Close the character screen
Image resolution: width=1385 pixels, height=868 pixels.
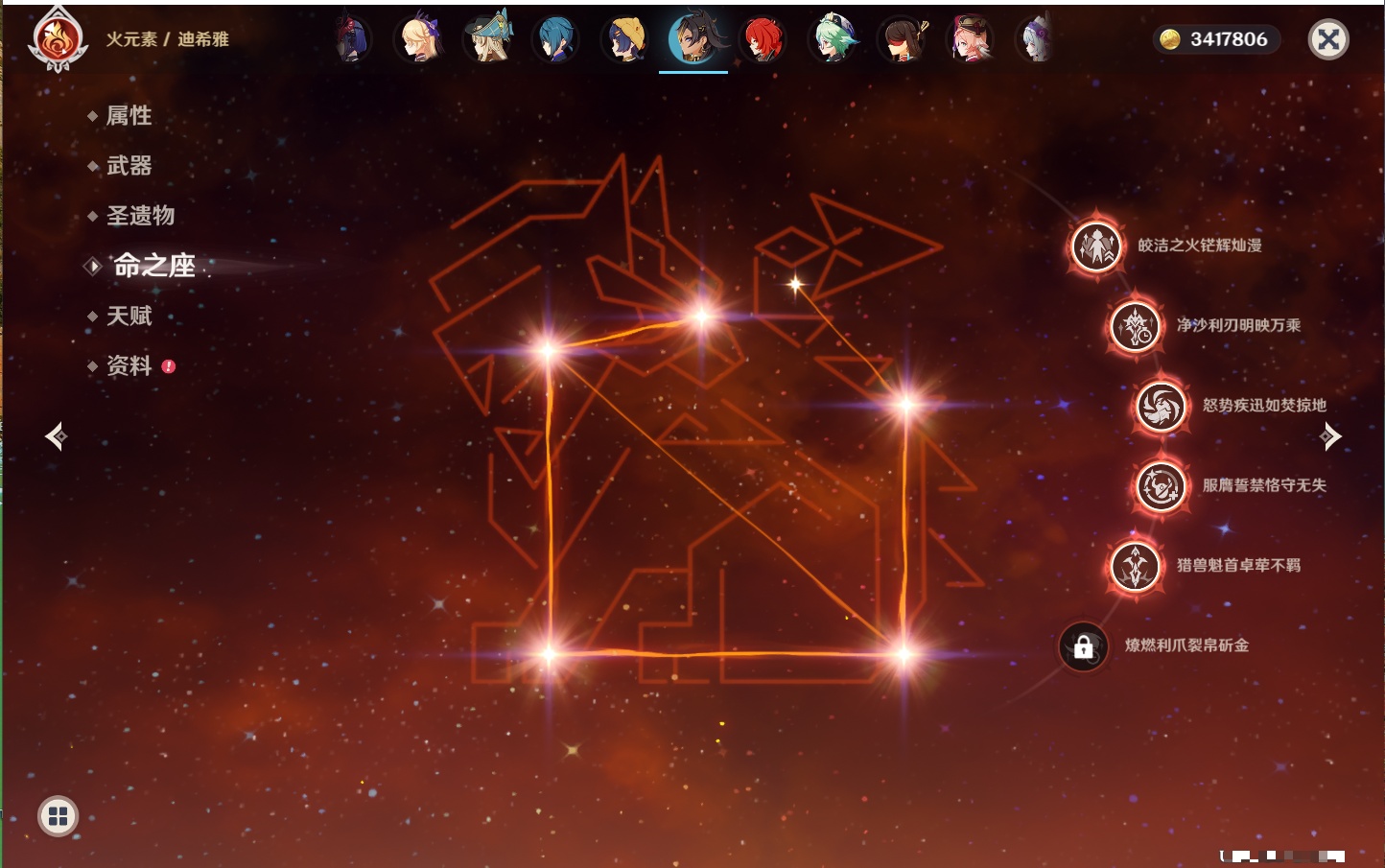coord(1328,39)
